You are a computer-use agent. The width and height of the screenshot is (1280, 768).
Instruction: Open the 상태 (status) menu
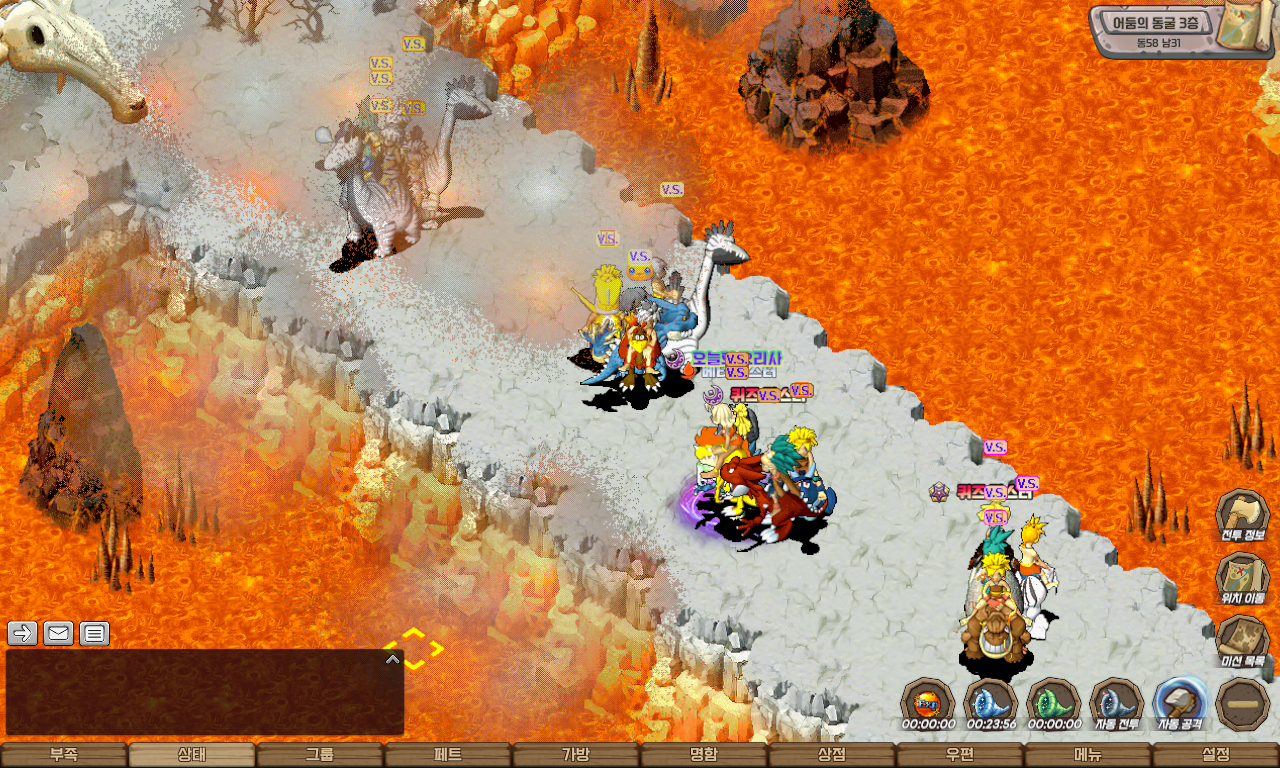192,755
